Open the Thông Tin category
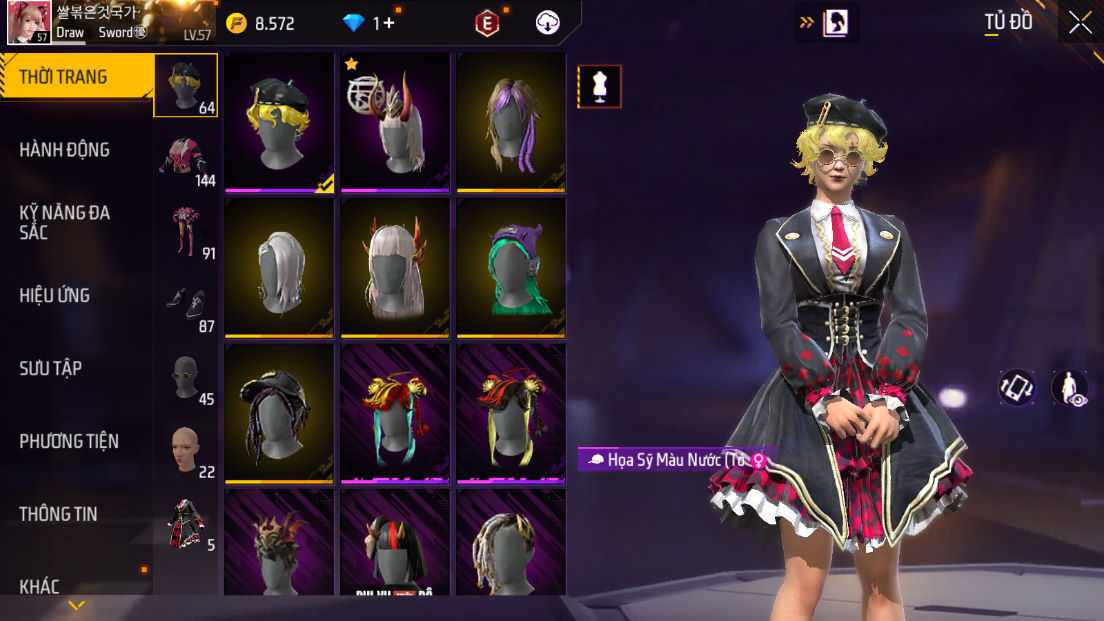Screen dimensions: 1104x621 (58, 514)
